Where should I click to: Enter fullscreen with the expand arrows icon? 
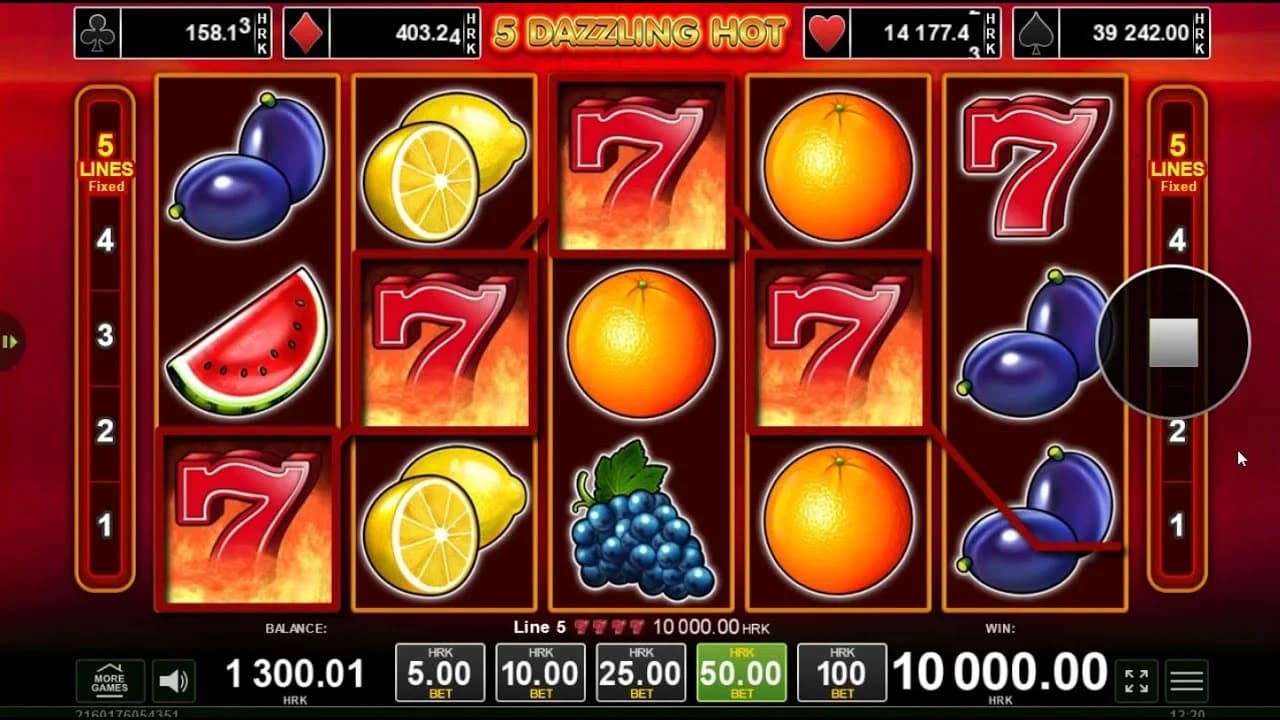pos(1136,678)
